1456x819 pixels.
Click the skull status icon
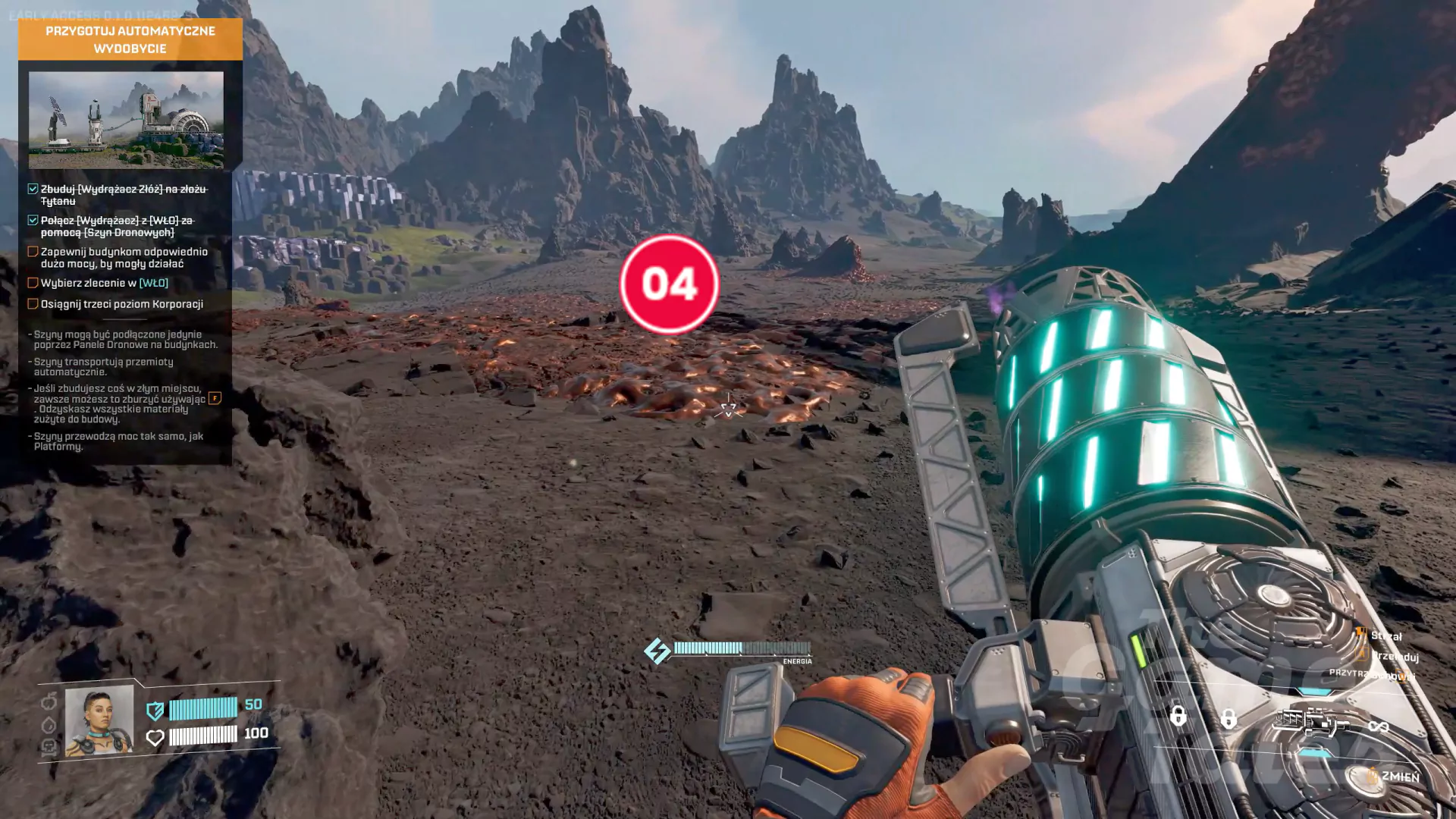(x=49, y=748)
